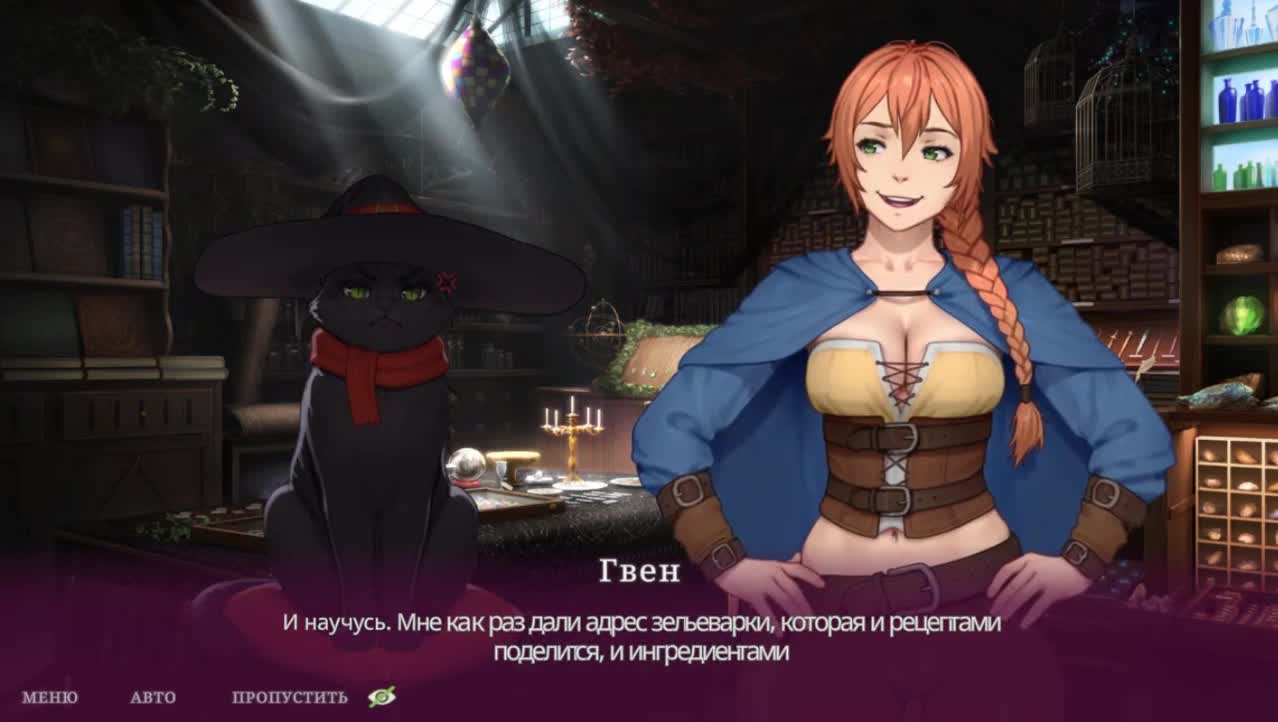Click ПРОПУСТИТЬ to skip dialogue

click(x=290, y=698)
